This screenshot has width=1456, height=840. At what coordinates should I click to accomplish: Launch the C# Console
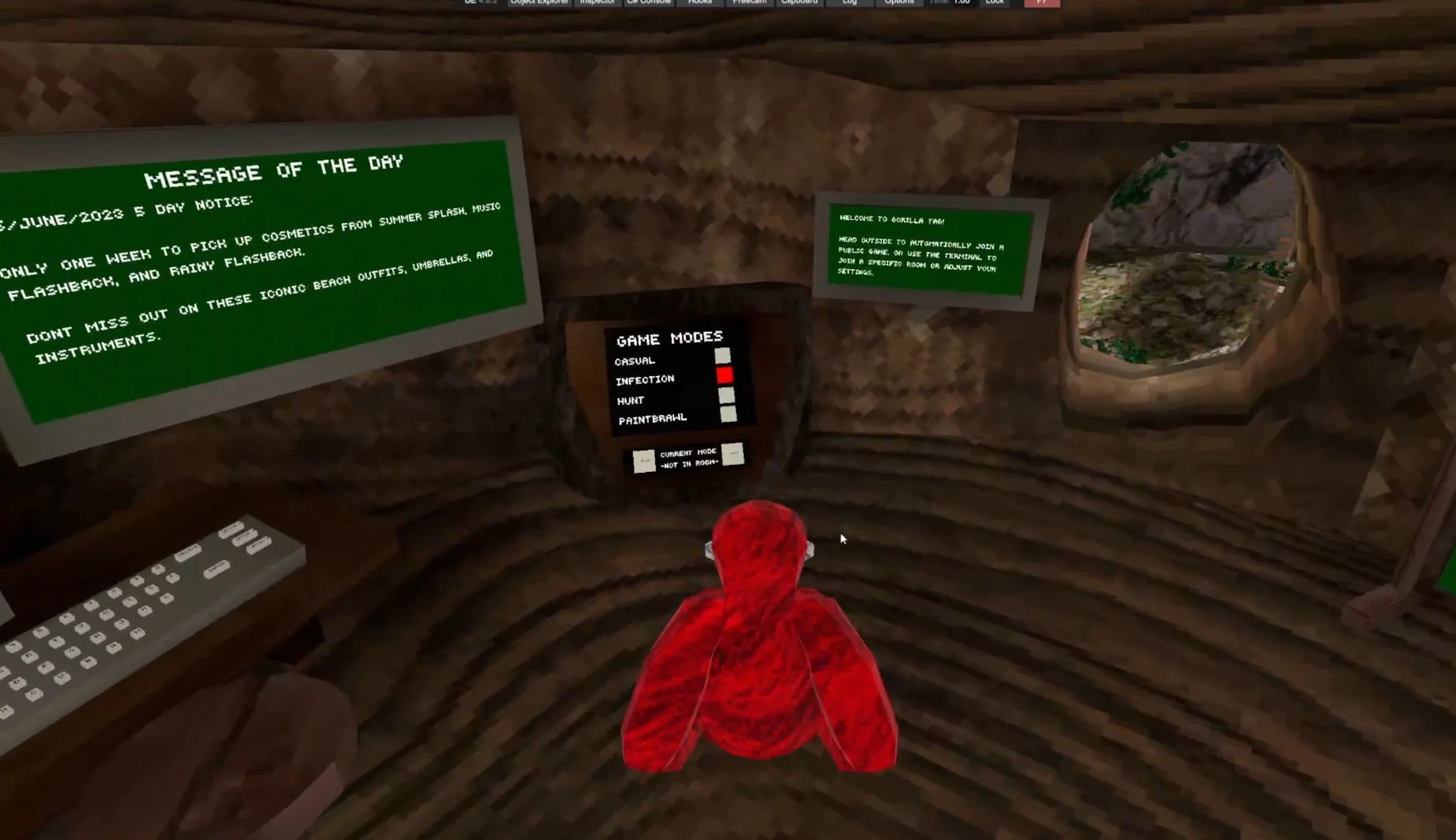(648, 3)
